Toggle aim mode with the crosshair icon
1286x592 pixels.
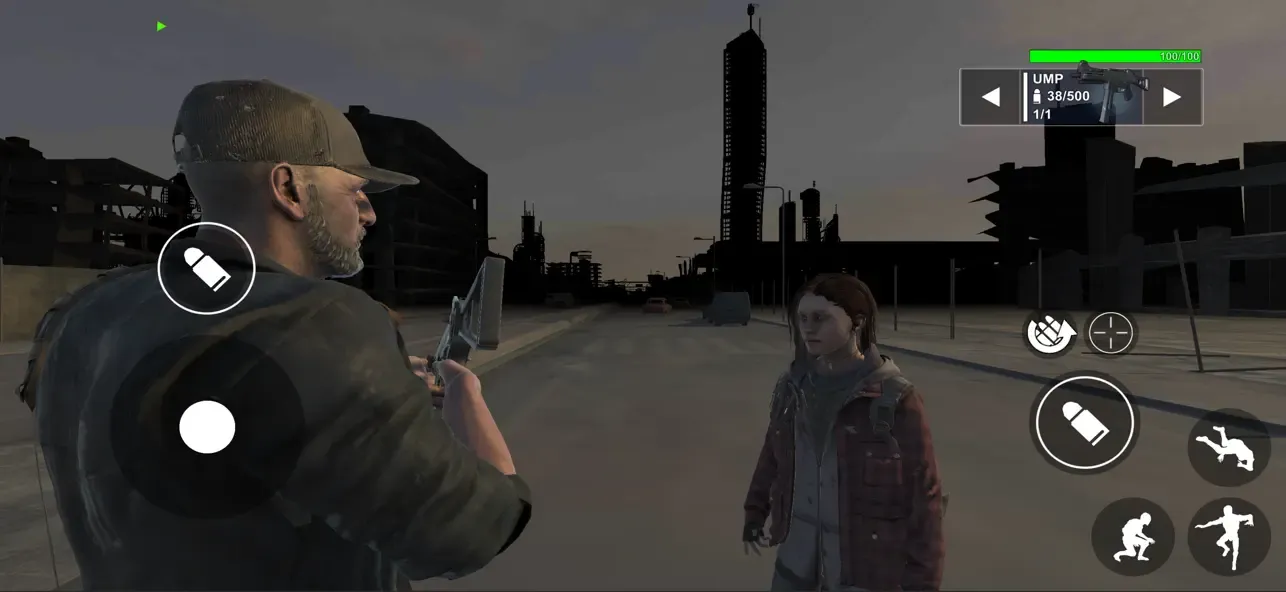click(1111, 333)
